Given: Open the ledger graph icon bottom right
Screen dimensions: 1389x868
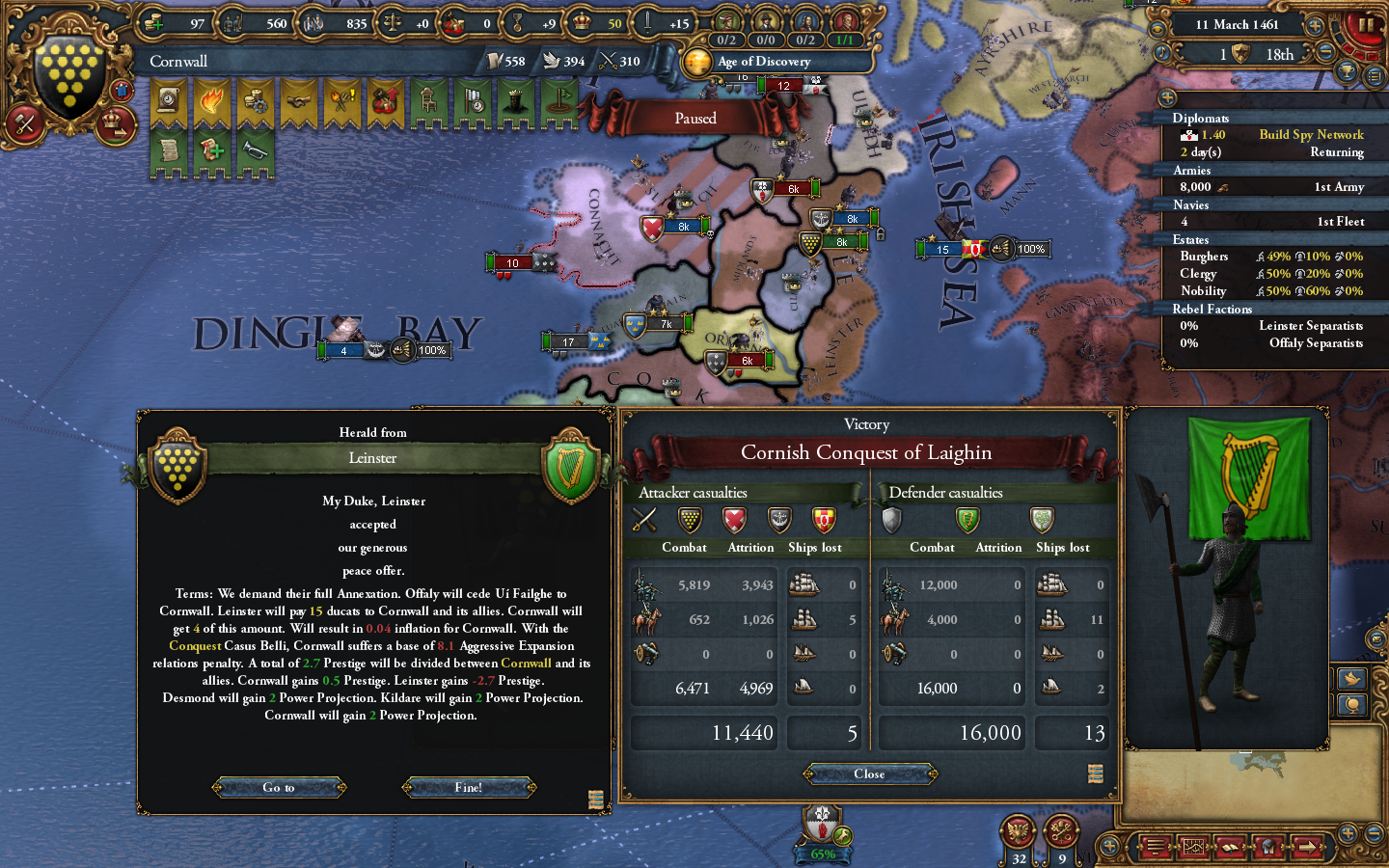Looking at the screenshot, I should (x=1193, y=849).
